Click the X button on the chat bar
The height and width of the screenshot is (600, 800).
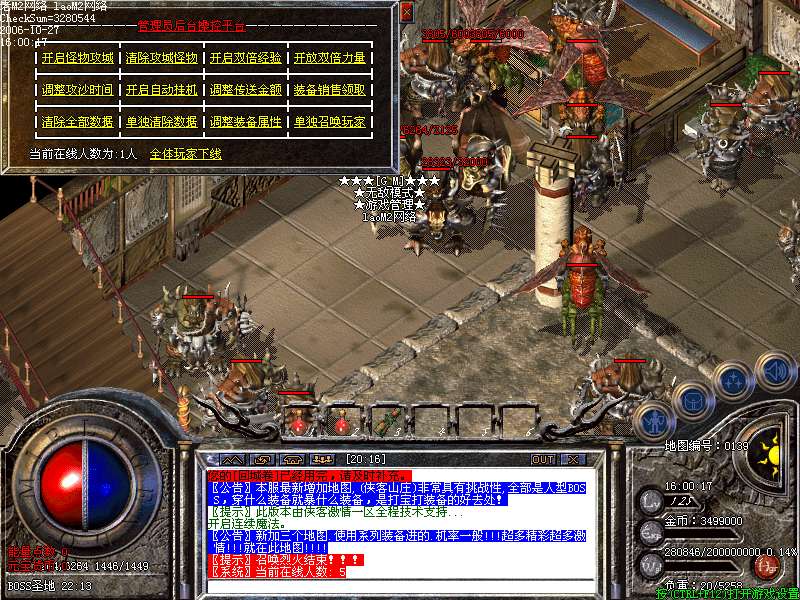coord(572,460)
